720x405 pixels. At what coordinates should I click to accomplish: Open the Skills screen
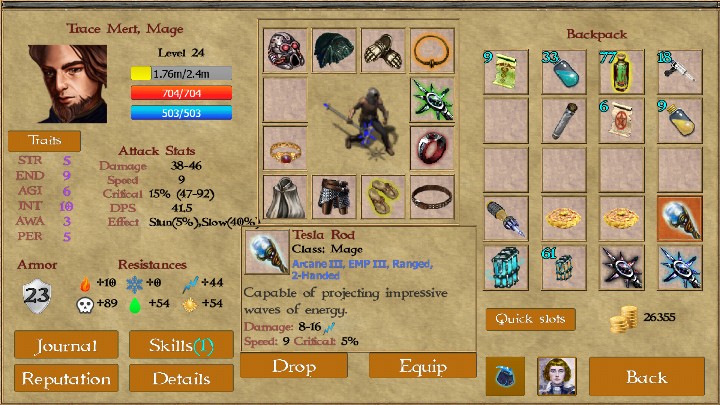click(x=181, y=345)
